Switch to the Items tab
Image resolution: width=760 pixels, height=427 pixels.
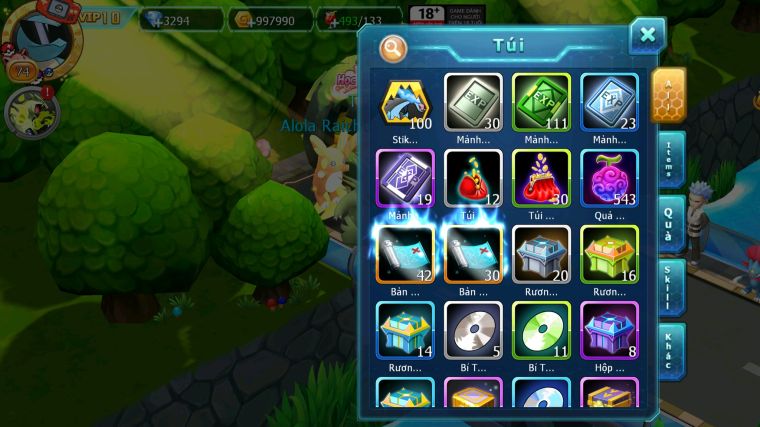(671, 160)
